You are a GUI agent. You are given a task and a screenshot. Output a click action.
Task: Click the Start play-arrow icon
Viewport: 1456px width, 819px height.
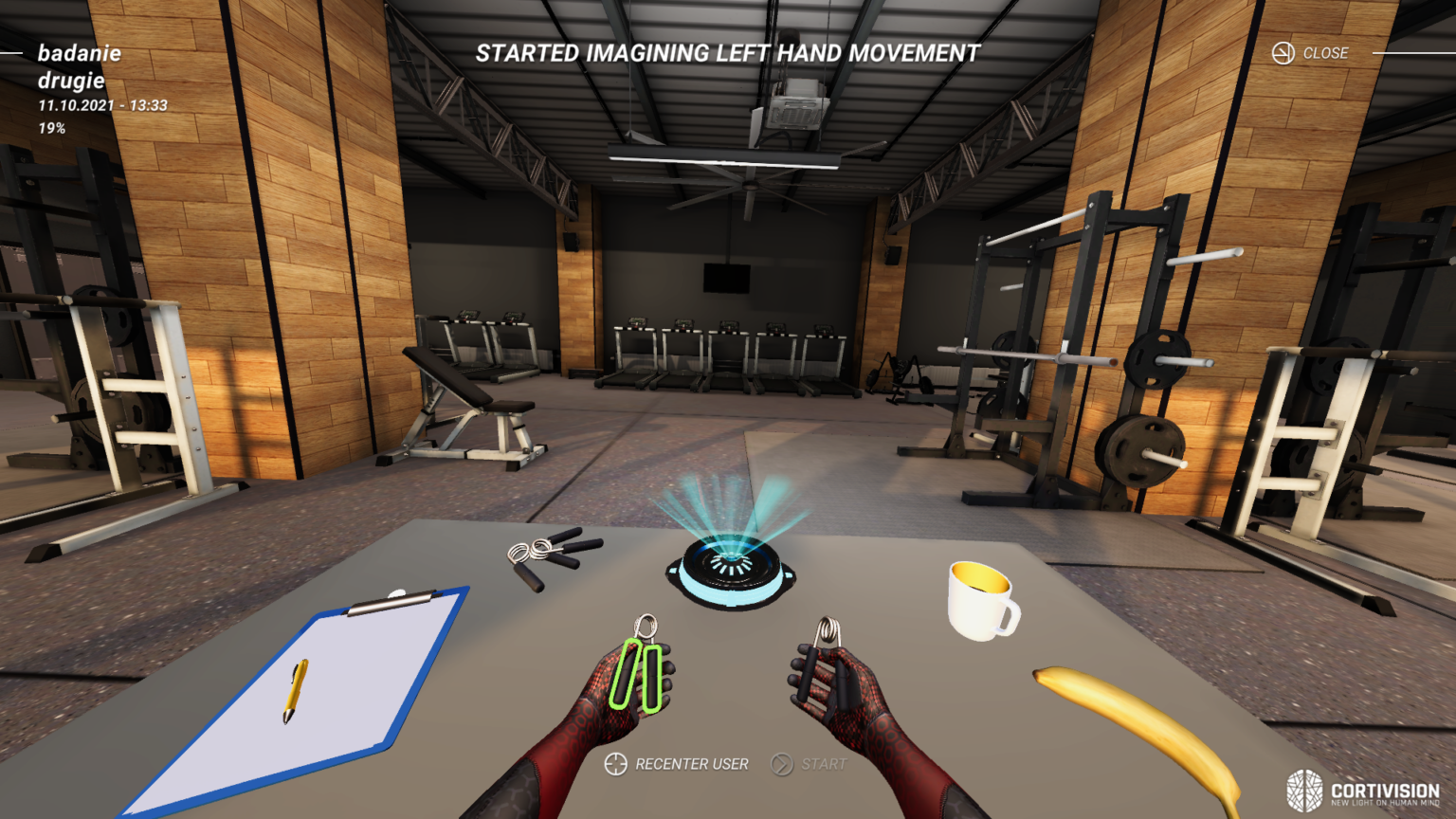pyautogui.click(x=784, y=763)
